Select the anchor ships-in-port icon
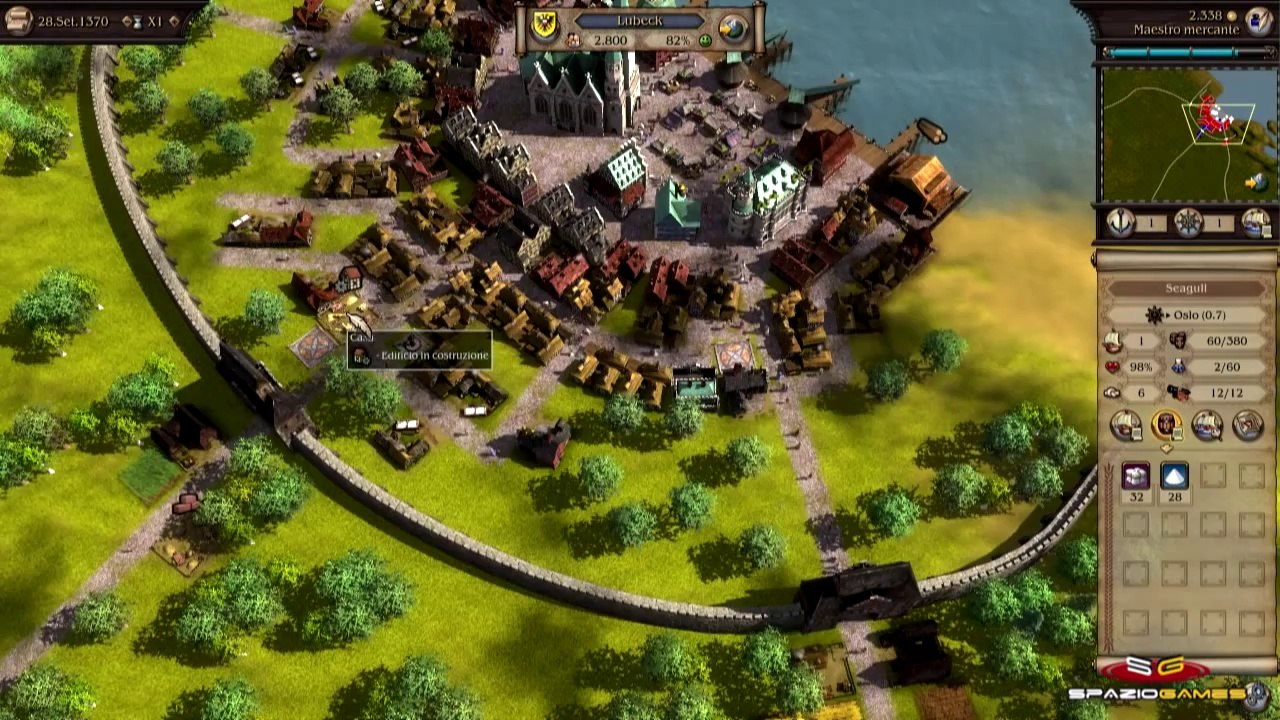The image size is (1280, 720). click(x=1120, y=224)
